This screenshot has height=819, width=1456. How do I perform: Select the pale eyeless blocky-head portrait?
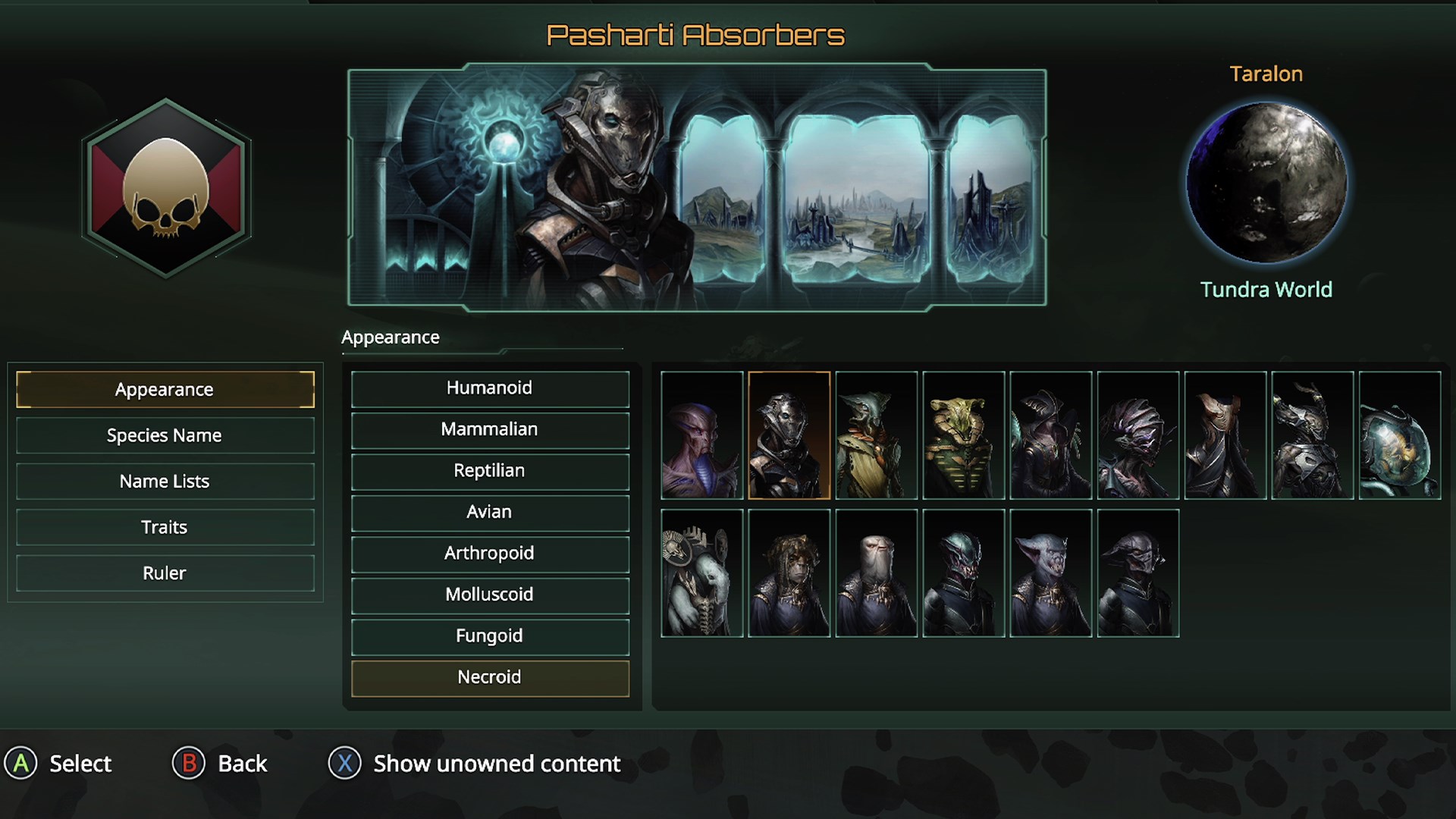tap(876, 573)
